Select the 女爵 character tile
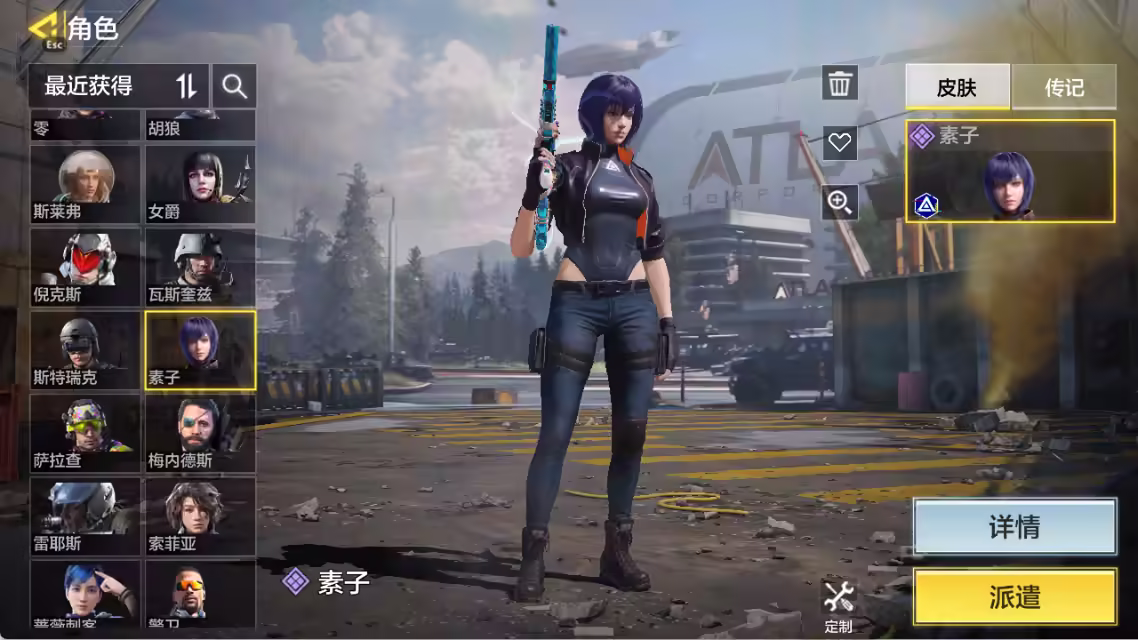 click(x=200, y=184)
